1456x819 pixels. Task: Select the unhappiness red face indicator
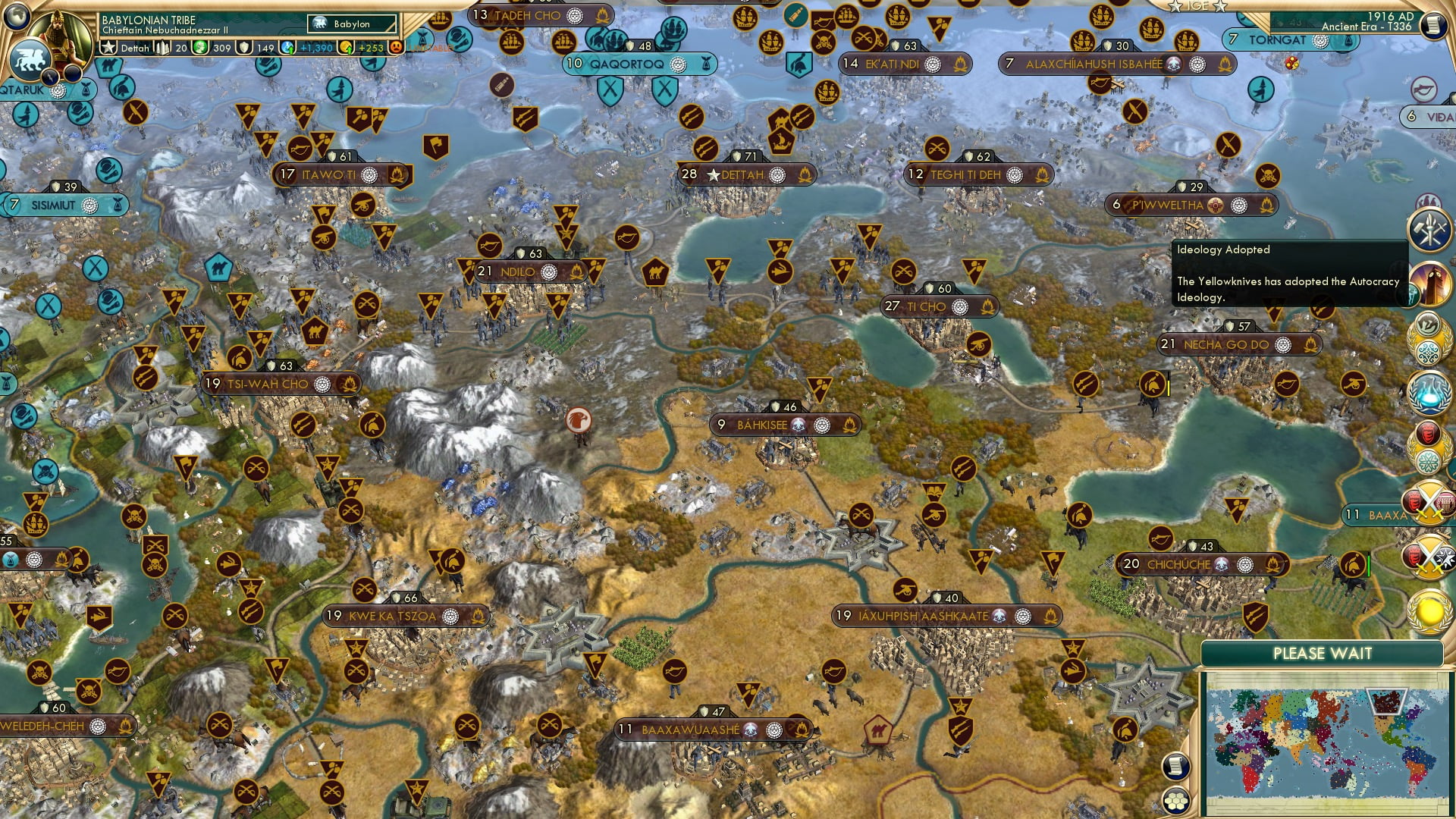point(397,47)
